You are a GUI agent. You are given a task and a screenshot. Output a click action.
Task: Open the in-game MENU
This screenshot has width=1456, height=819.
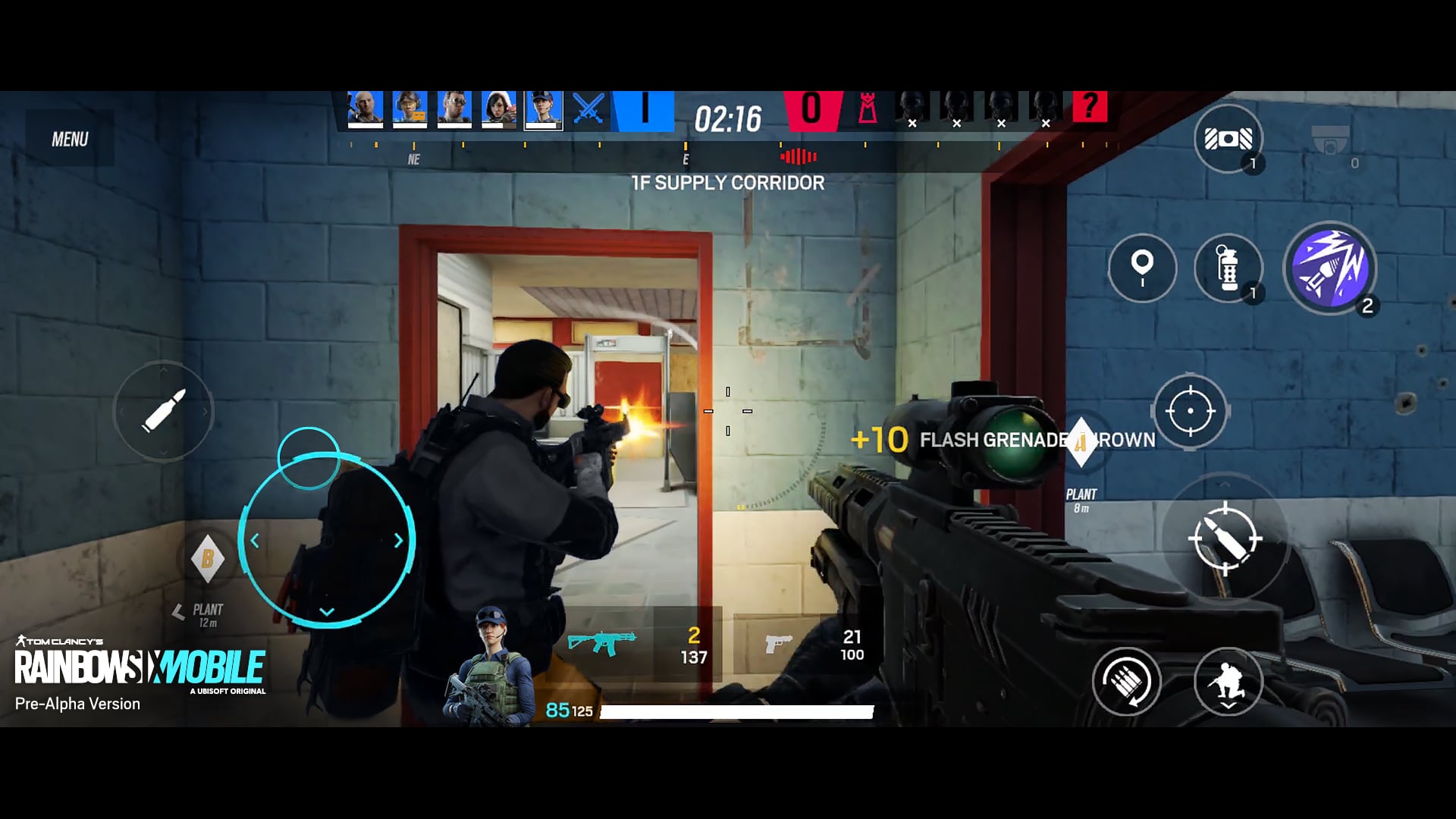[71, 138]
